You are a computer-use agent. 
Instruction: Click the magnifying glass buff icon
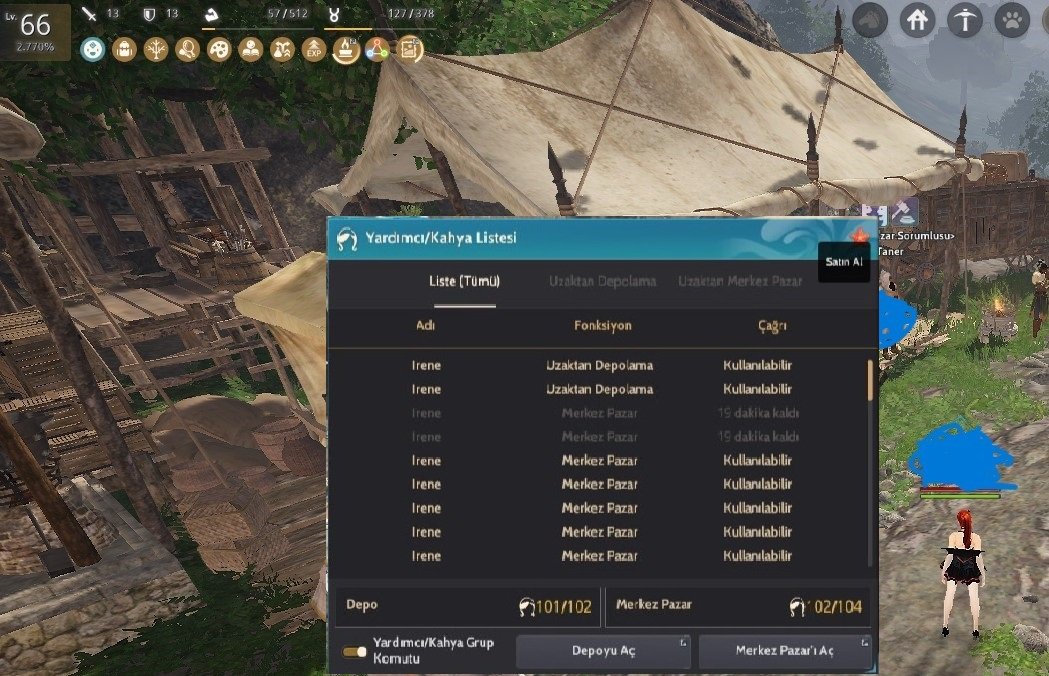click(187, 49)
